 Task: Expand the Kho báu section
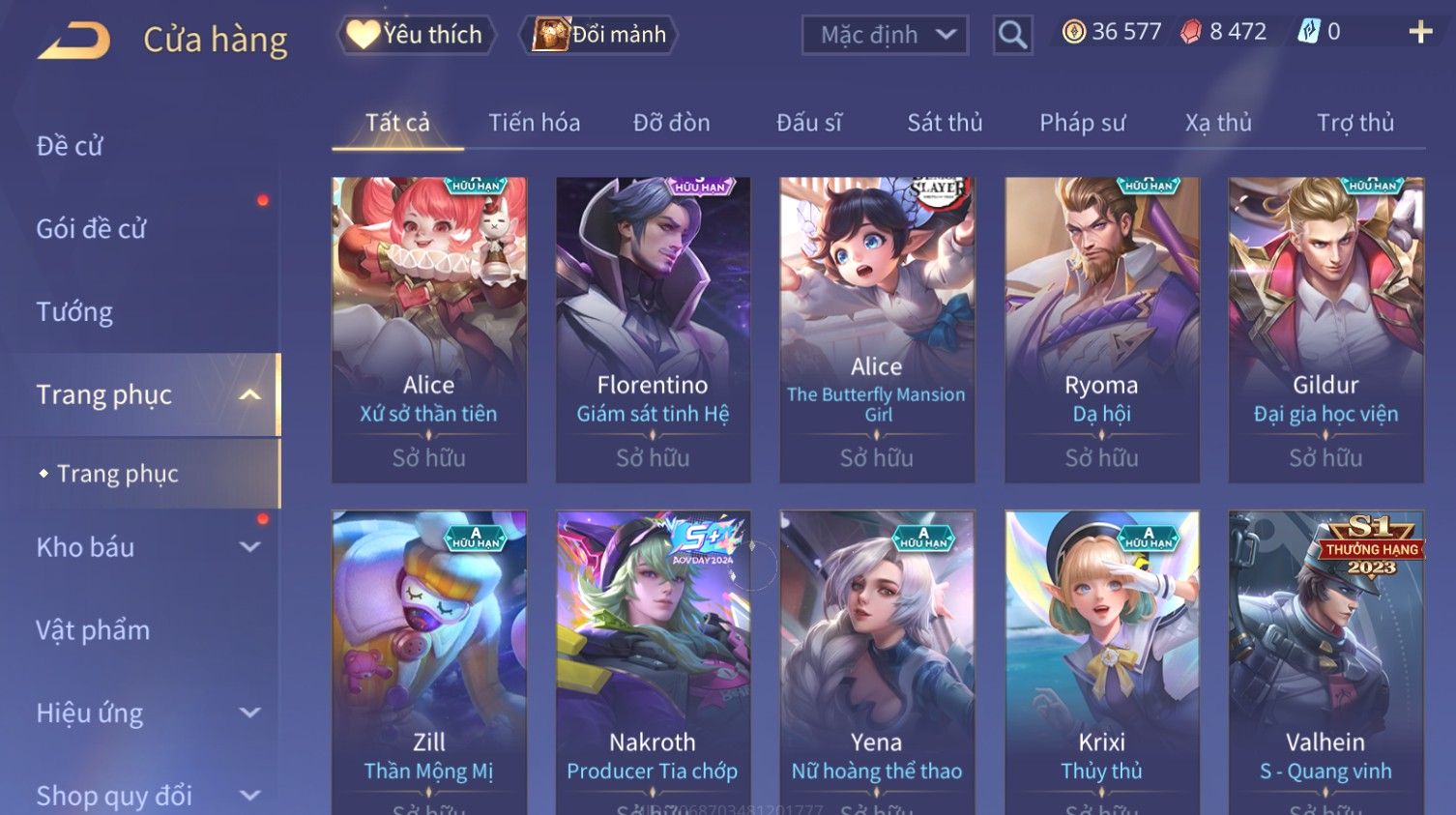click(145, 547)
